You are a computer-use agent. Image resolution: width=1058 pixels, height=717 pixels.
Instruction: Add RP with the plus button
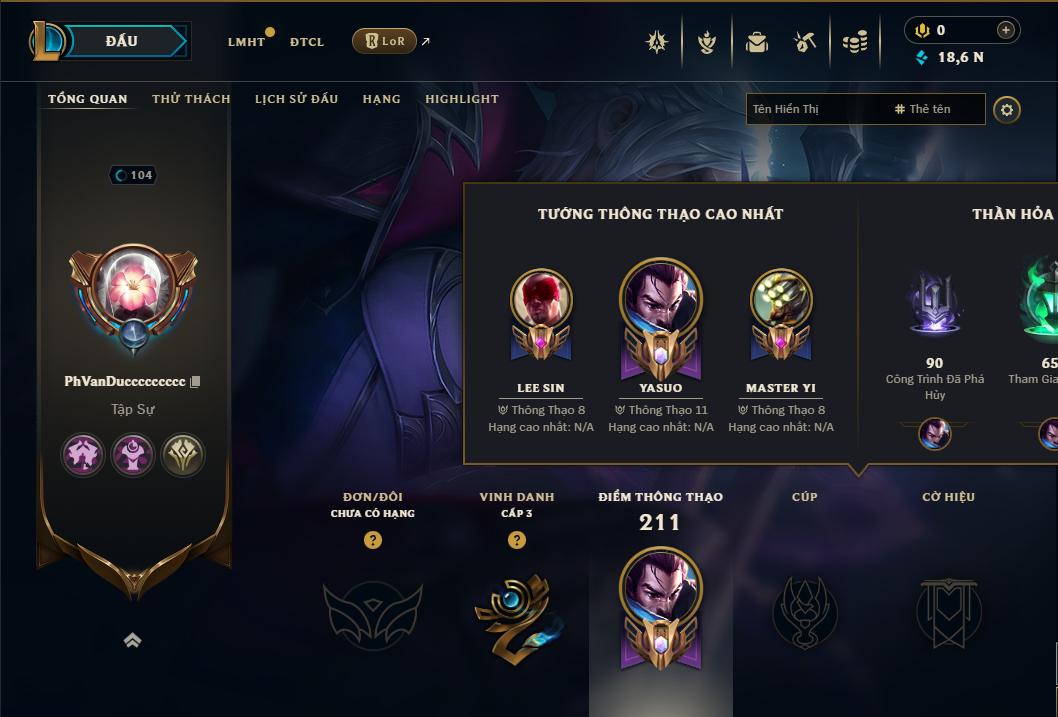pyautogui.click(x=1006, y=30)
